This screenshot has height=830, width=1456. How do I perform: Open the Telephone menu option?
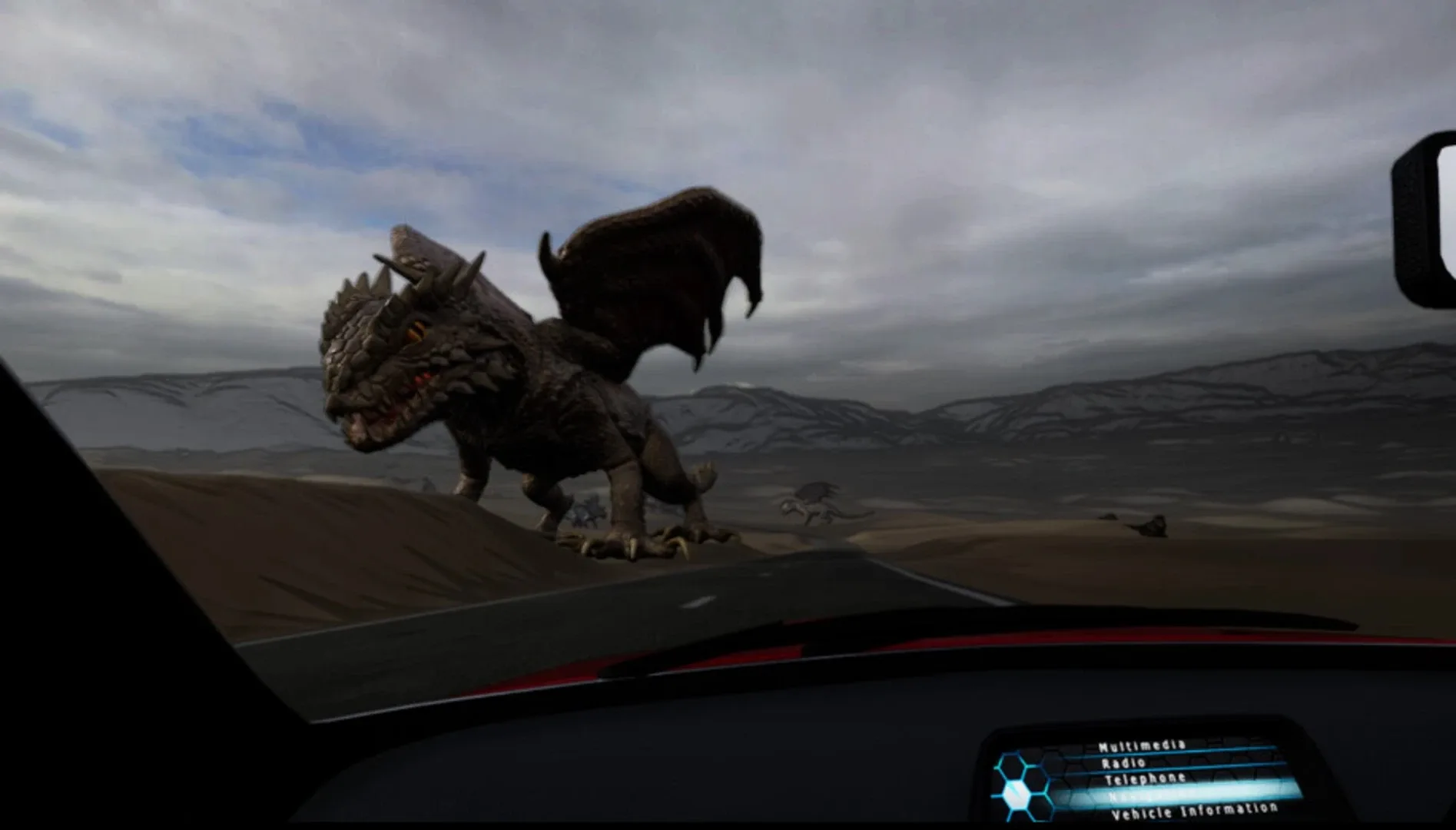[1144, 778]
